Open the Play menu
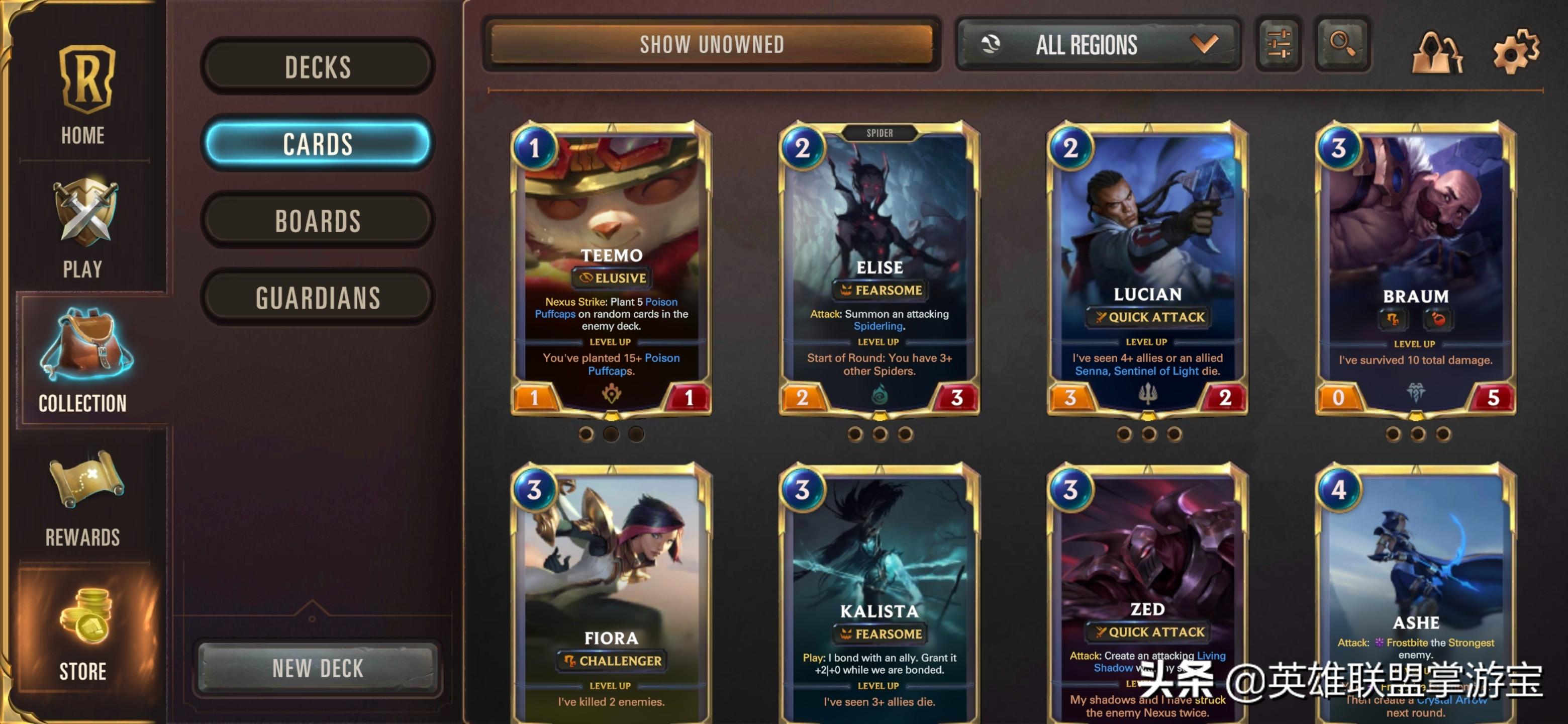Image resolution: width=1568 pixels, height=724 pixels. coord(83,228)
